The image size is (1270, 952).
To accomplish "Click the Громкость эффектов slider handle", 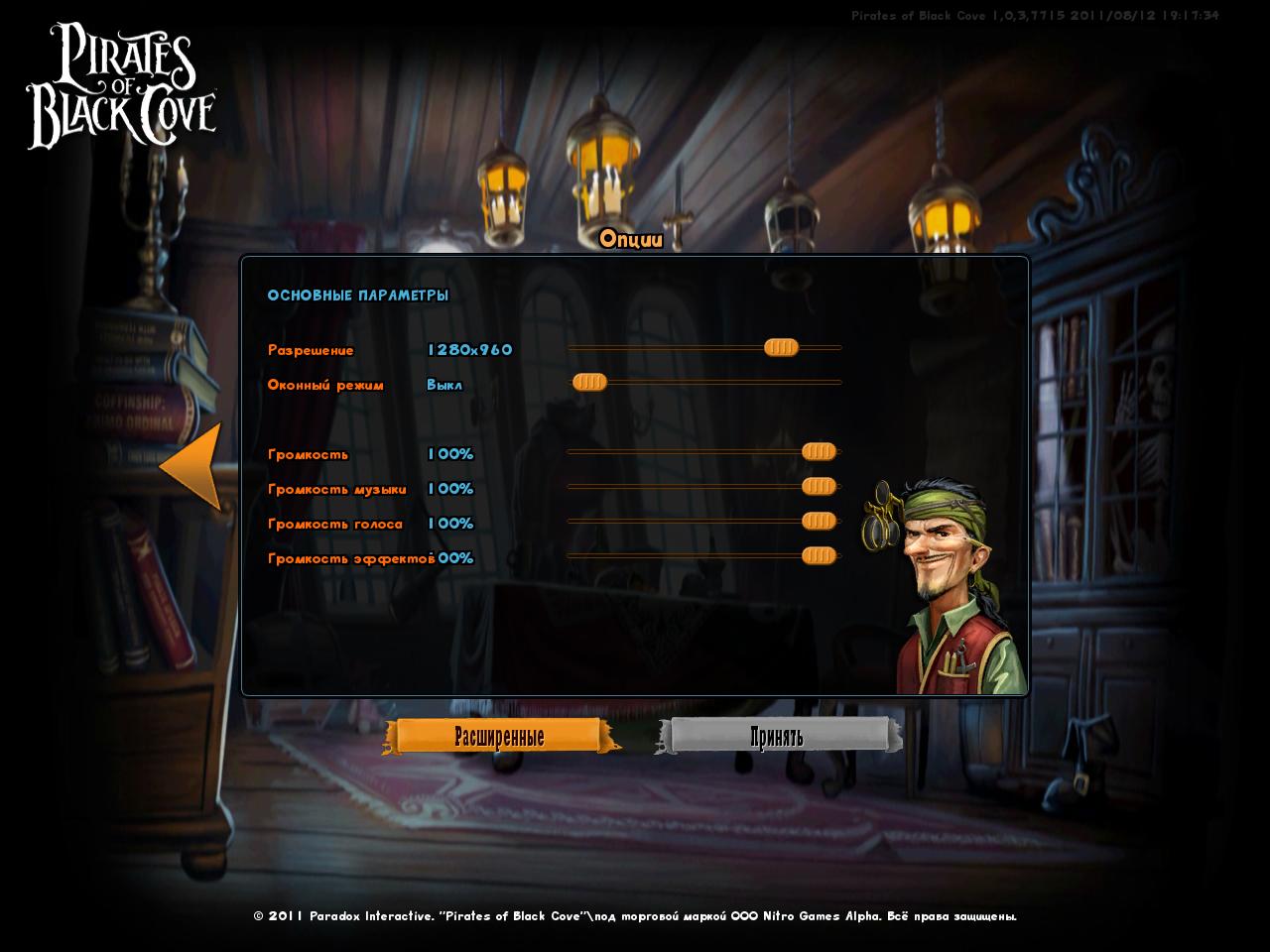I will [x=819, y=555].
